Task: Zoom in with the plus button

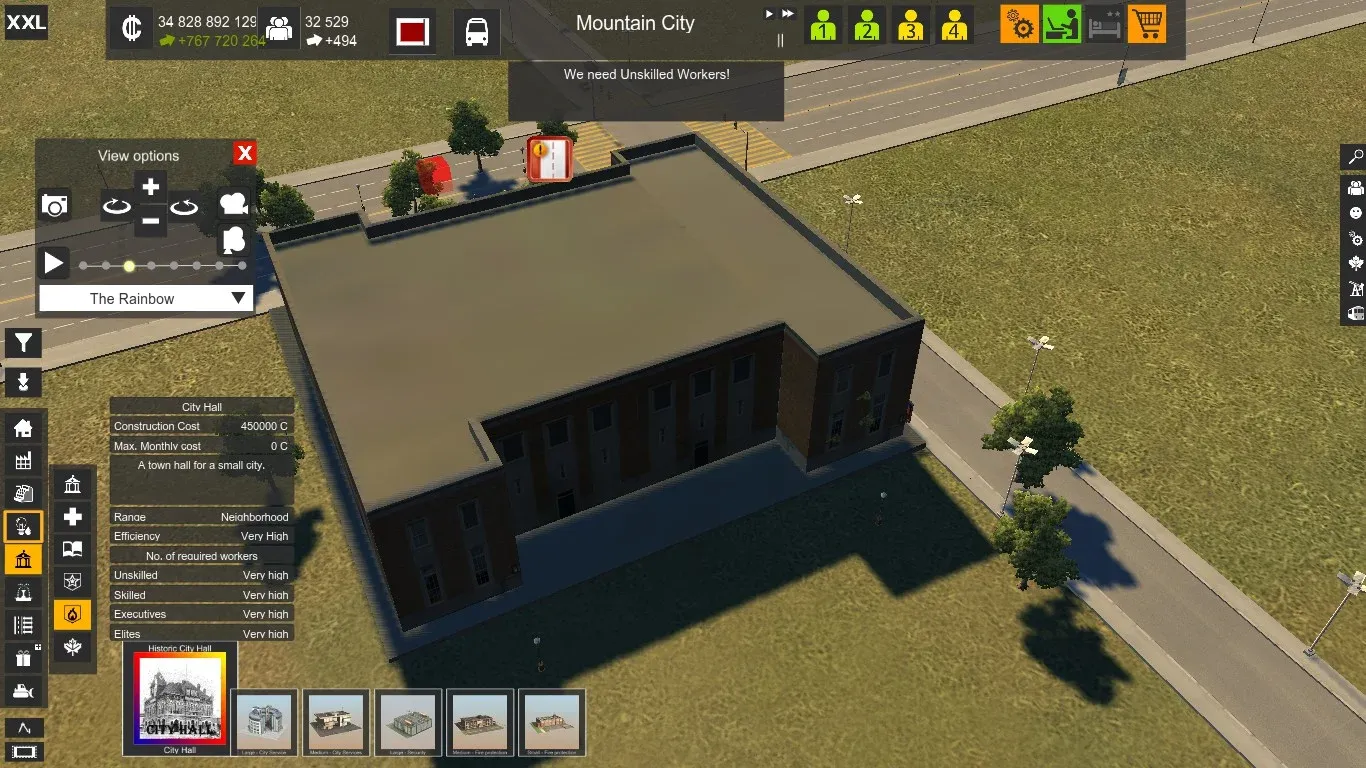Action: 150,187
